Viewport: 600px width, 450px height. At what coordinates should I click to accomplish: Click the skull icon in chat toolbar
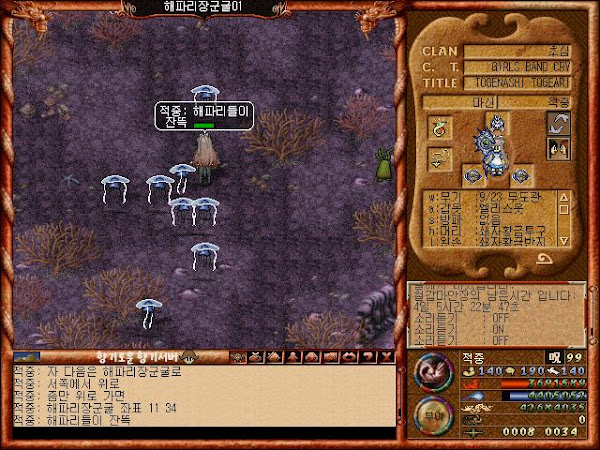[x=239, y=356]
